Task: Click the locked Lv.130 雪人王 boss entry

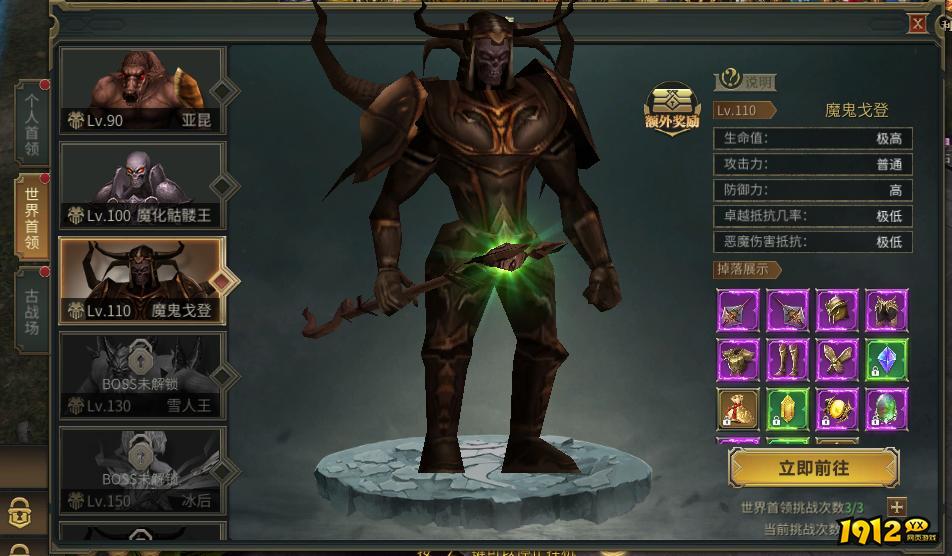Action: (x=142, y=376)
